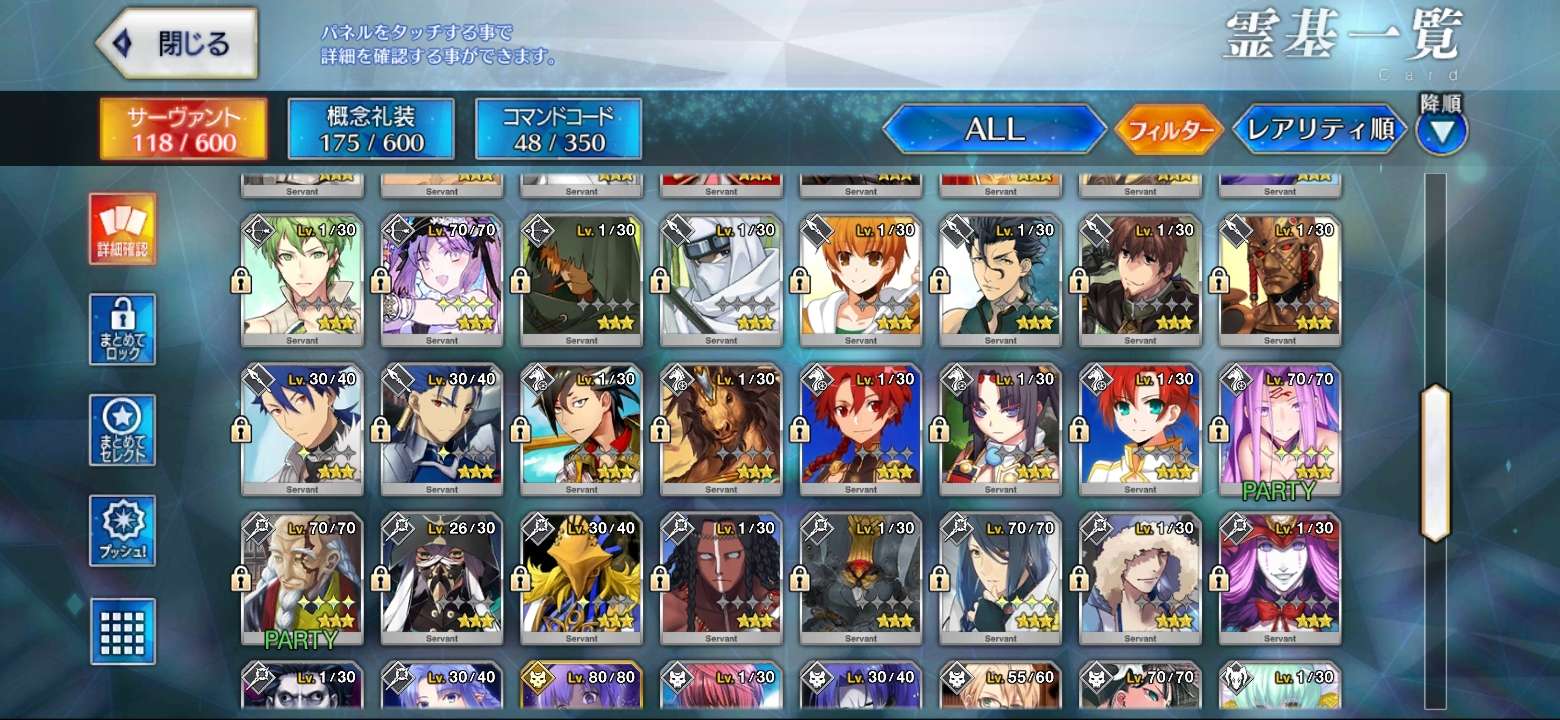Activate the 詳細確認 button
This screenshot has height=720, width=1560.
(x=122, y=228)
